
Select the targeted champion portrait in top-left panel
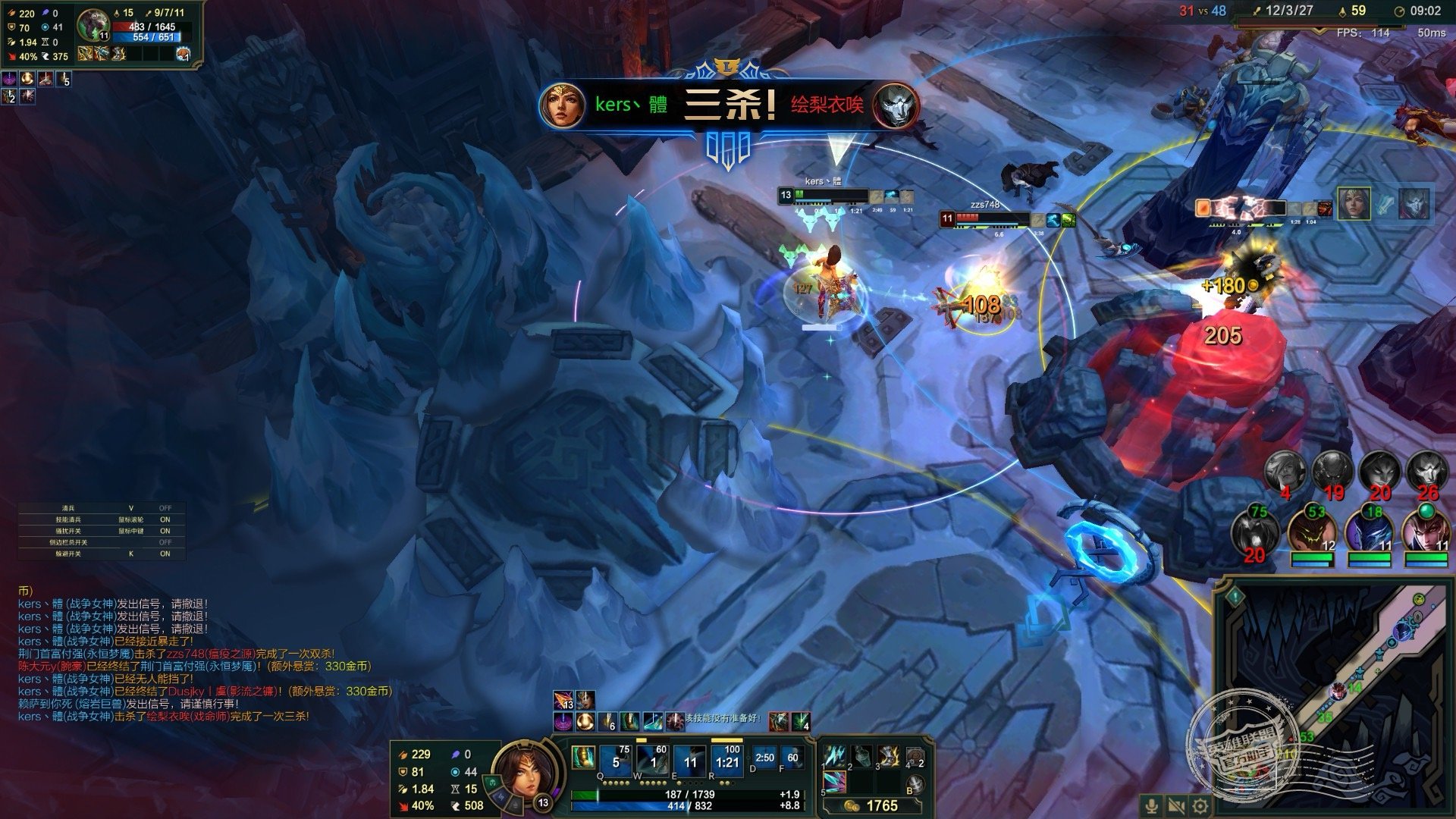pyautogui.click(x=93, y=25)
